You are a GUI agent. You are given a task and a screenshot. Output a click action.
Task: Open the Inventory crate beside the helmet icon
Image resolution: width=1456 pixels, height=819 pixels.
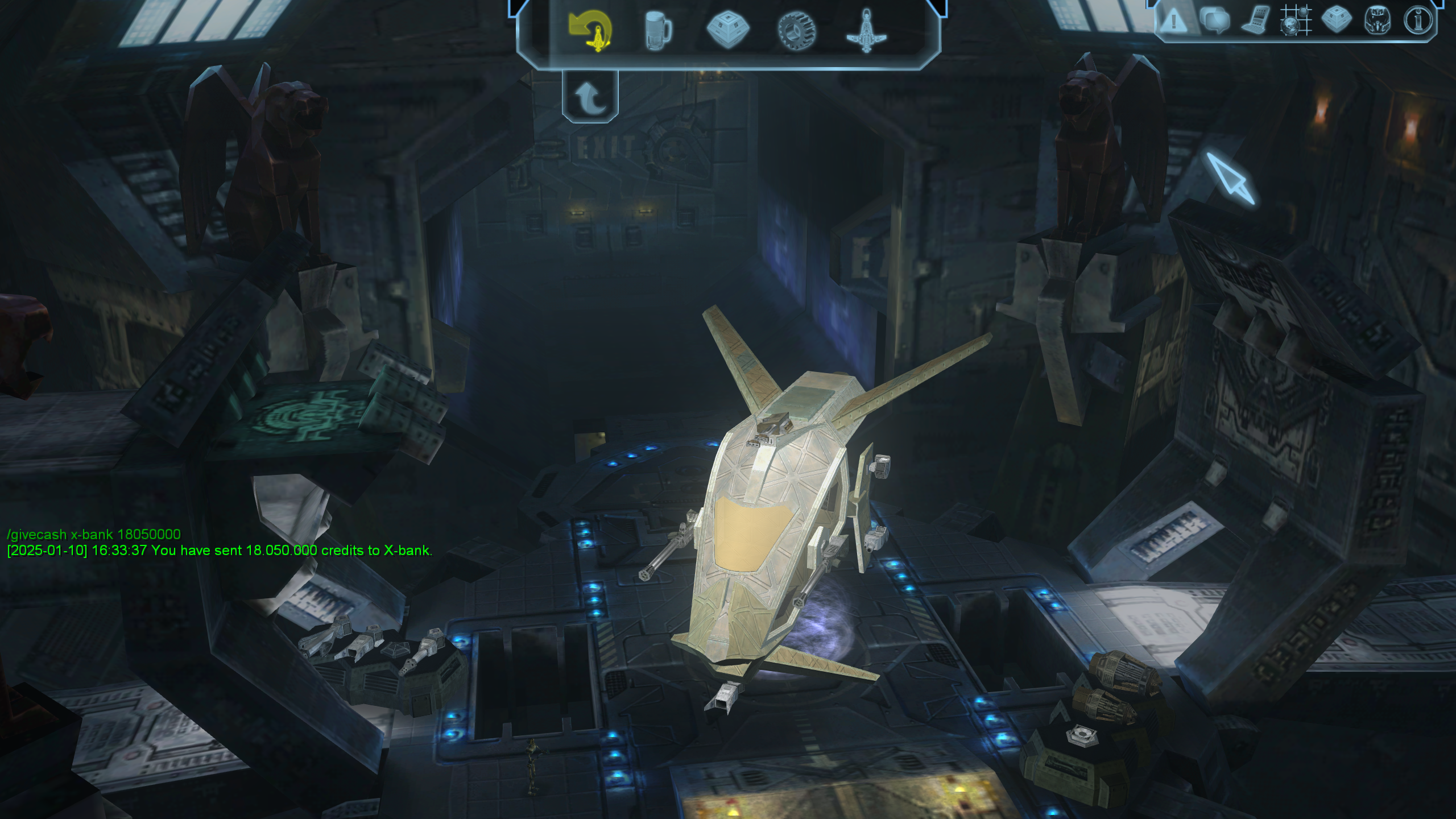1337,20
